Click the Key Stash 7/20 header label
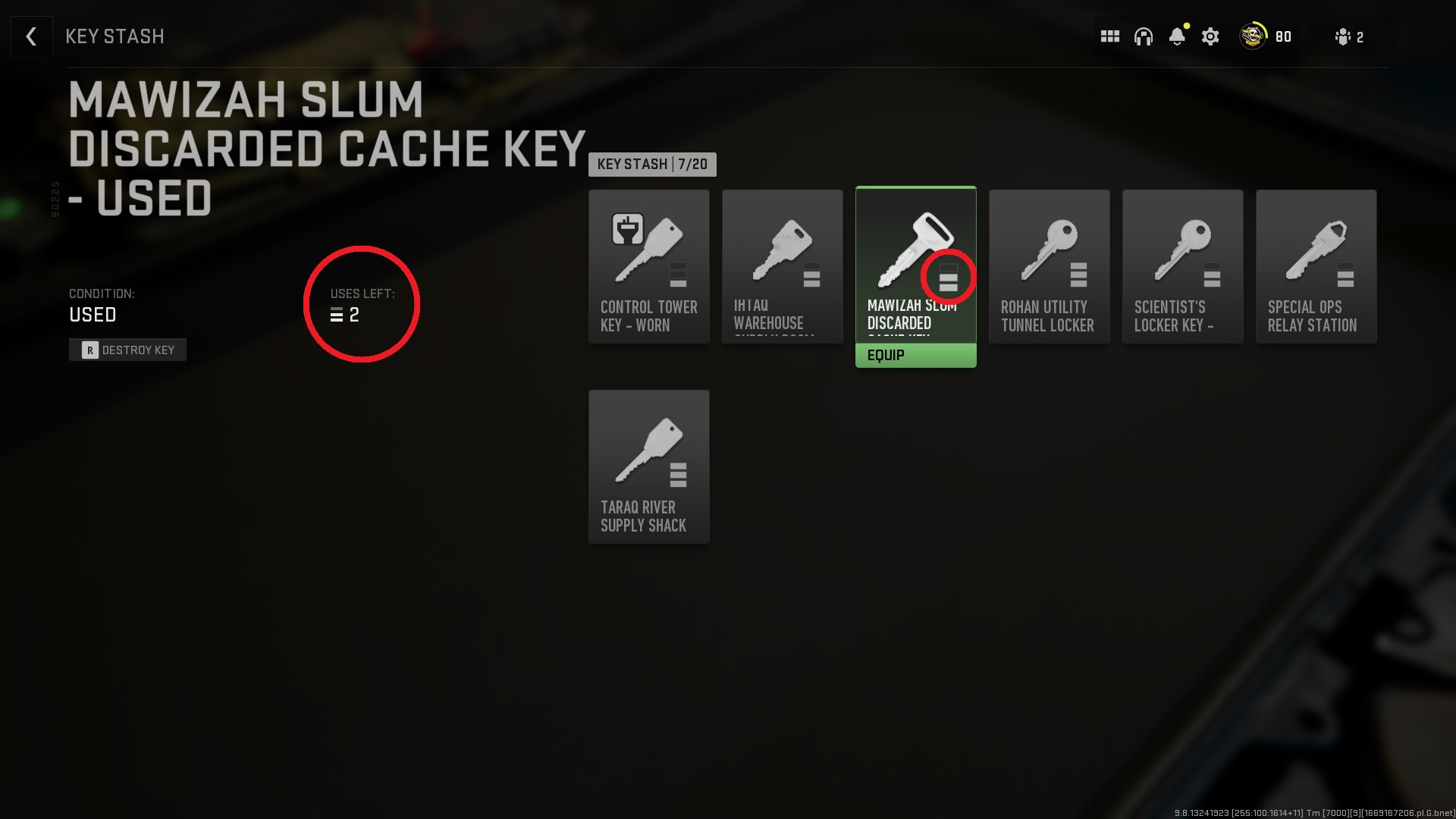 pyautogui.click(x=652, y=165)
